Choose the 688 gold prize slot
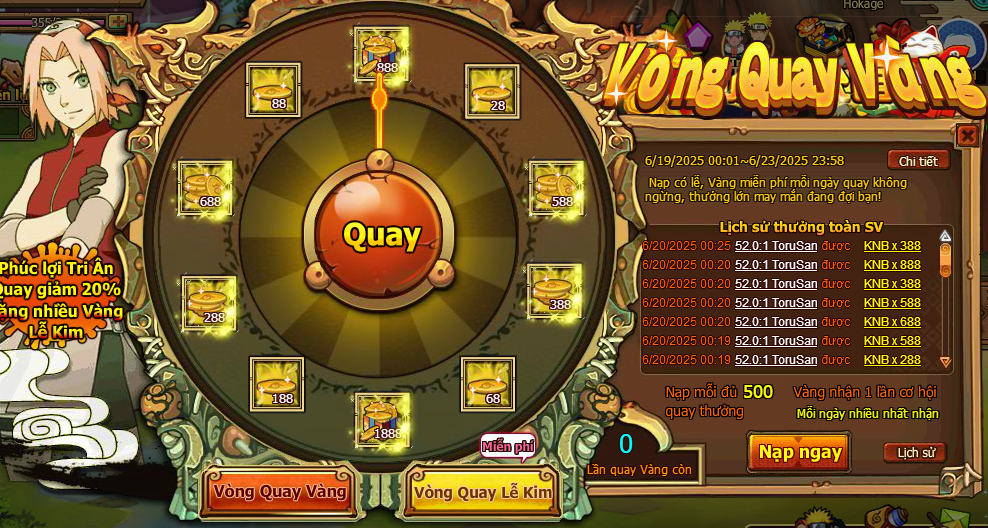The height and width of the screenshot is (528, 988). [x=205, y=188]
